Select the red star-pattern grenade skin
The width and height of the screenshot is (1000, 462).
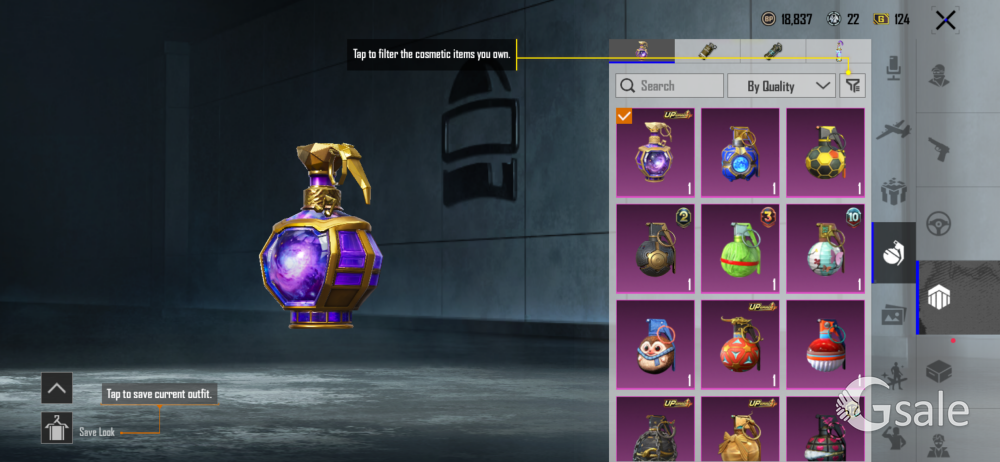(740, 346)
